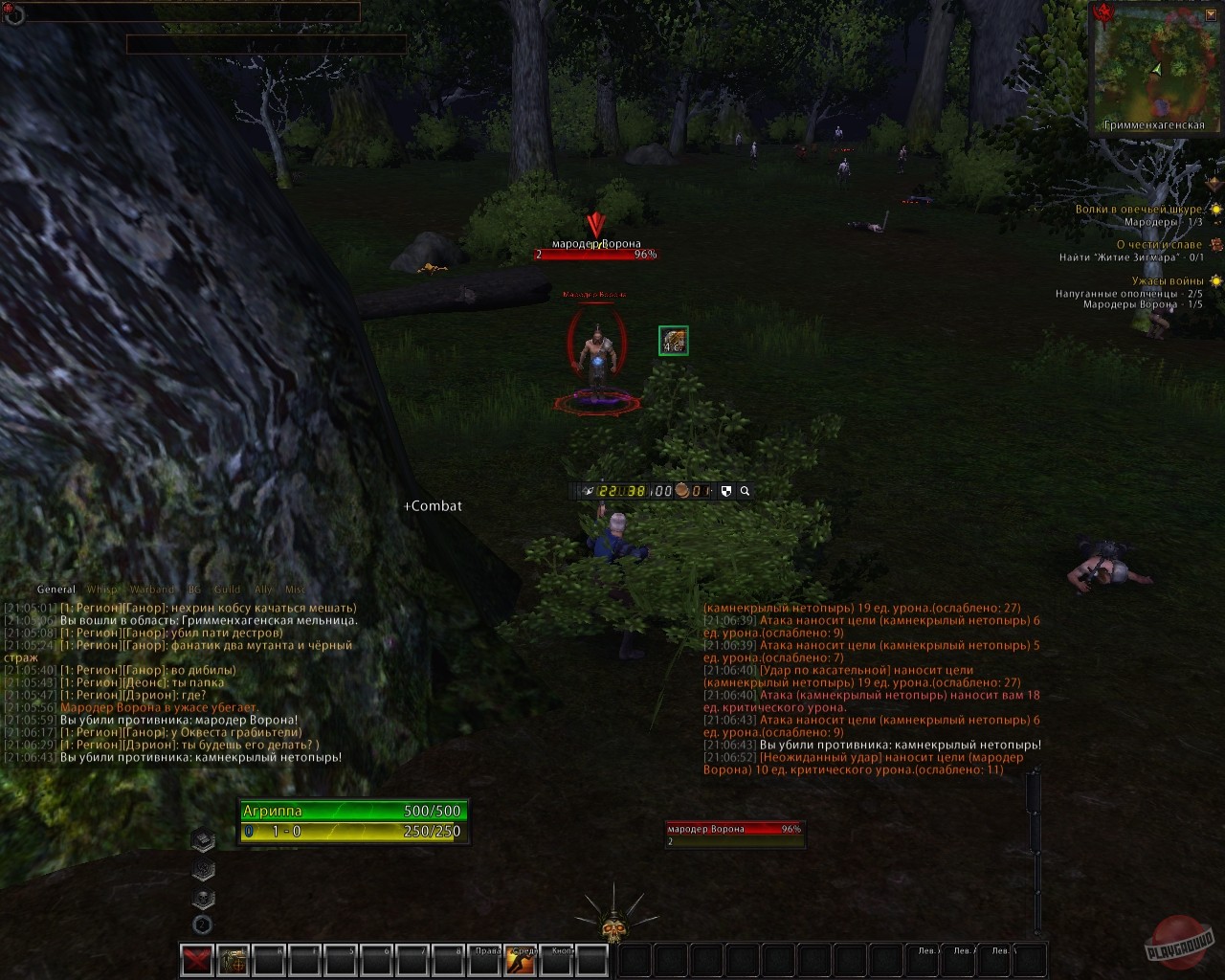Click the courier icon left of the clock
This screenshot has width=1225, height=980.
click(589, 489)
